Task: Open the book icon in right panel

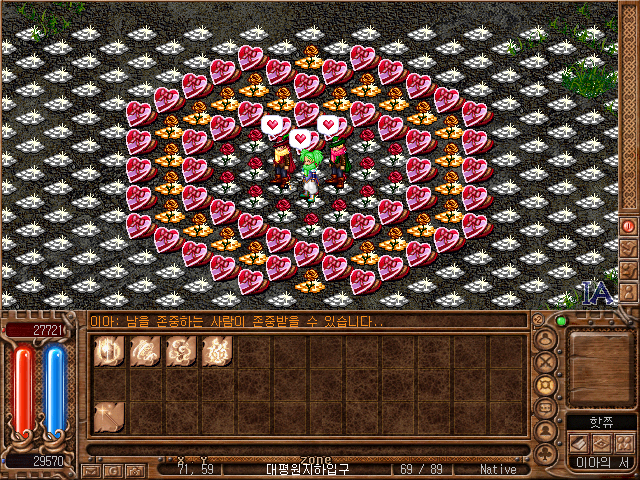Action: click(x=578, y=442)
